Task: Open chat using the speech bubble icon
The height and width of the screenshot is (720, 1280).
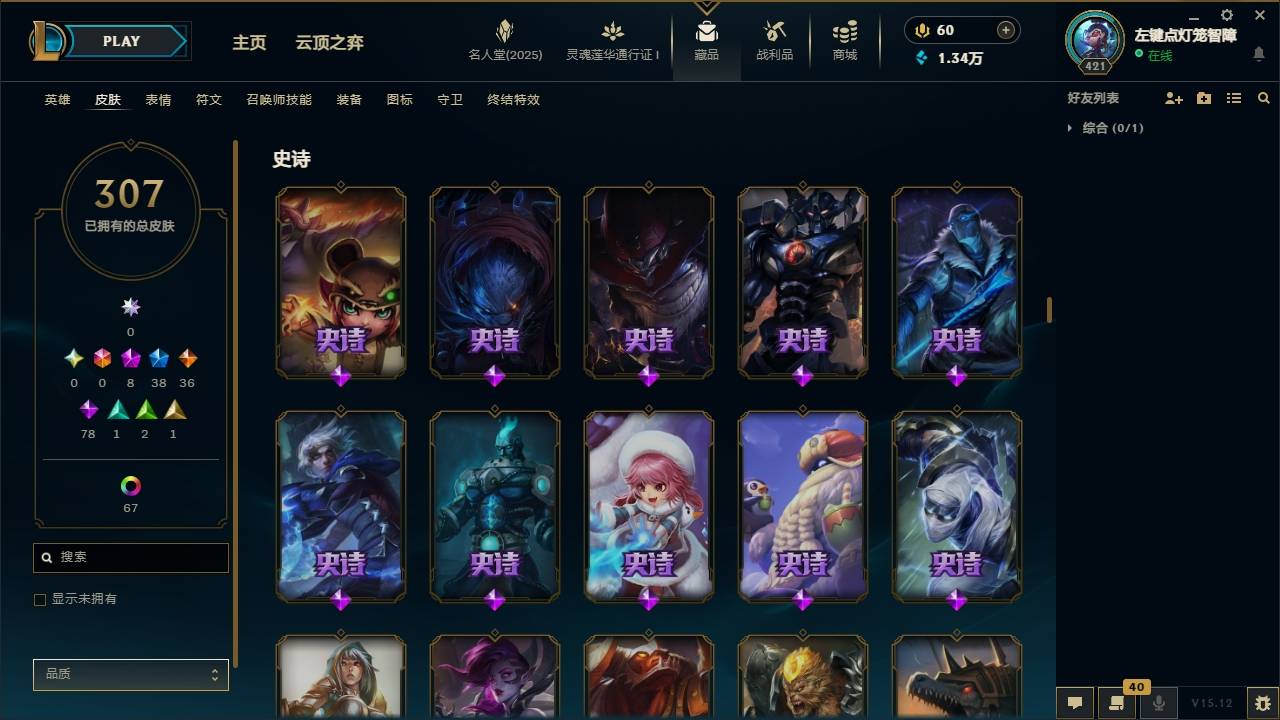Action: [x=1073, y=703]
